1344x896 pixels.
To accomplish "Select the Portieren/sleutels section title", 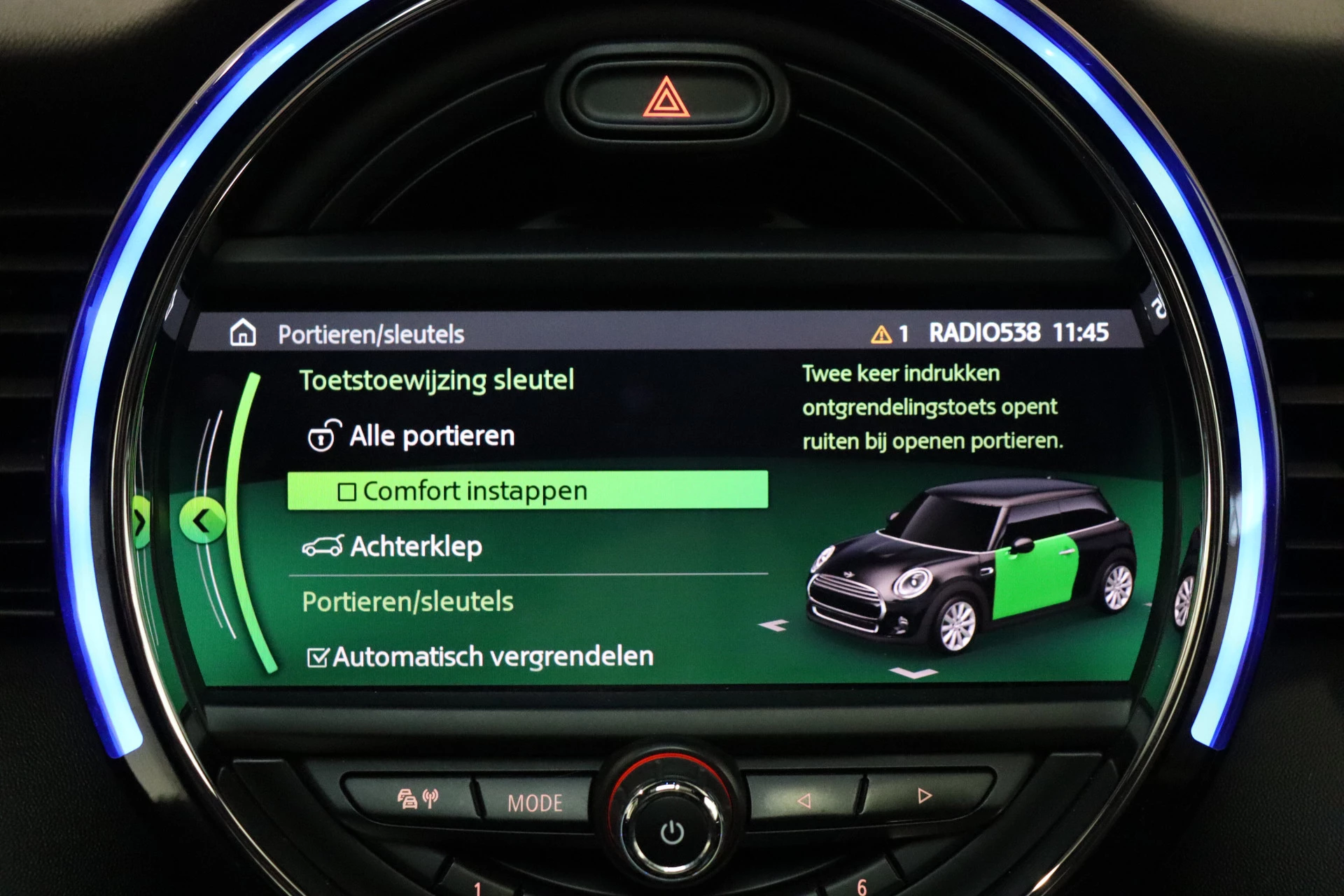I will (407, 601).
